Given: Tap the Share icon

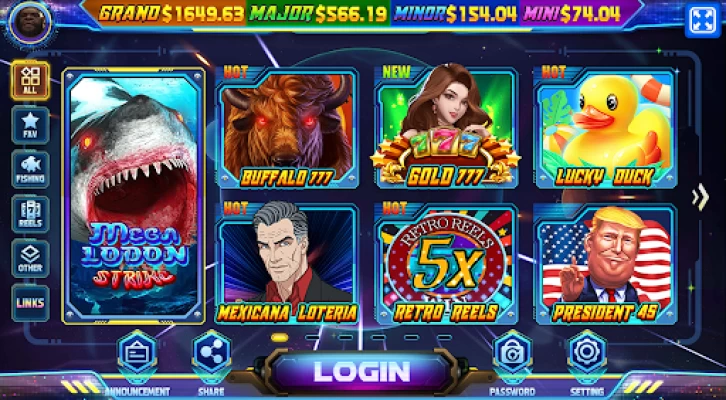Looking at the screenshot, I should [x=210, y=357].
